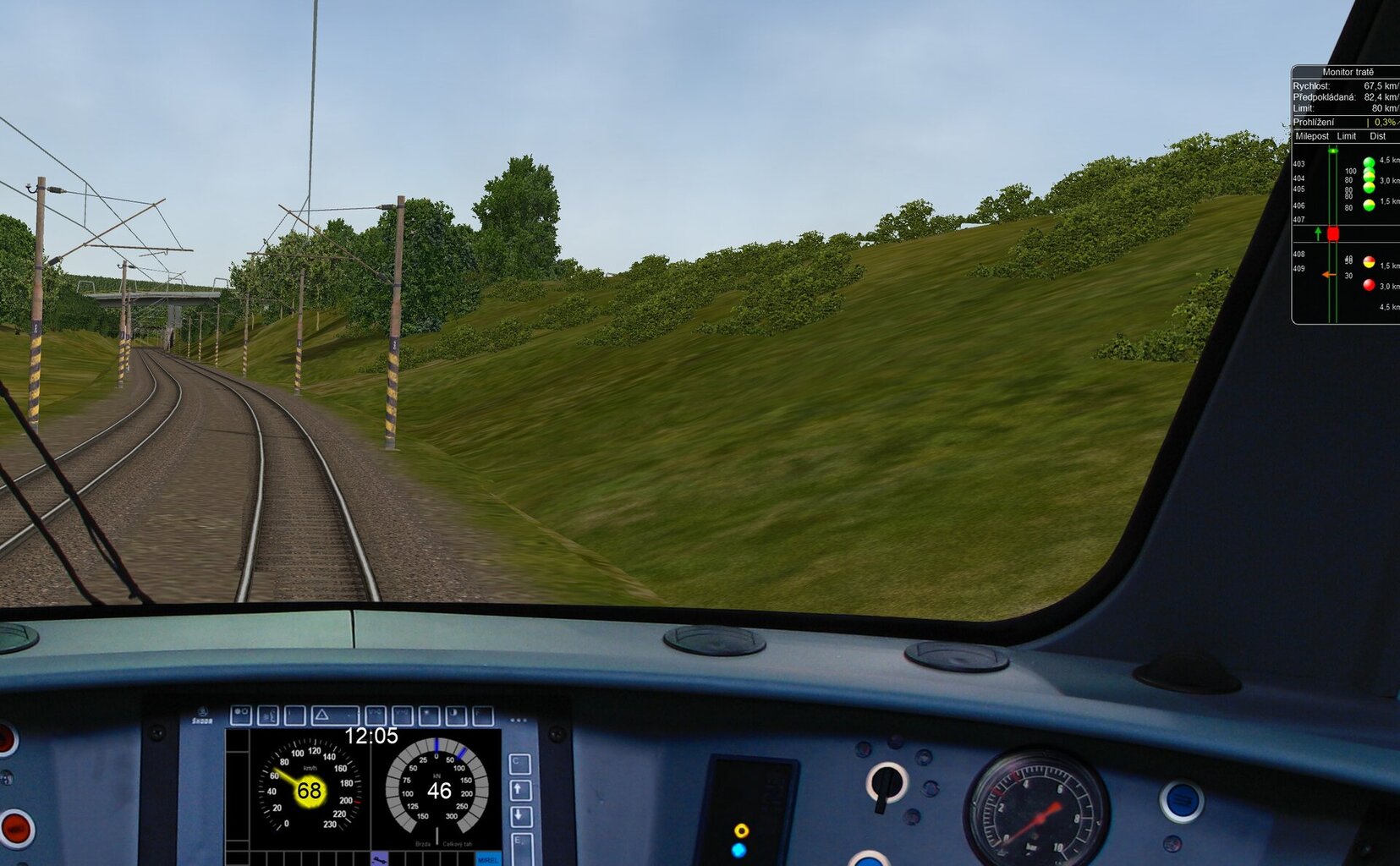Click the star brightness button above the display

pos(429,715)
